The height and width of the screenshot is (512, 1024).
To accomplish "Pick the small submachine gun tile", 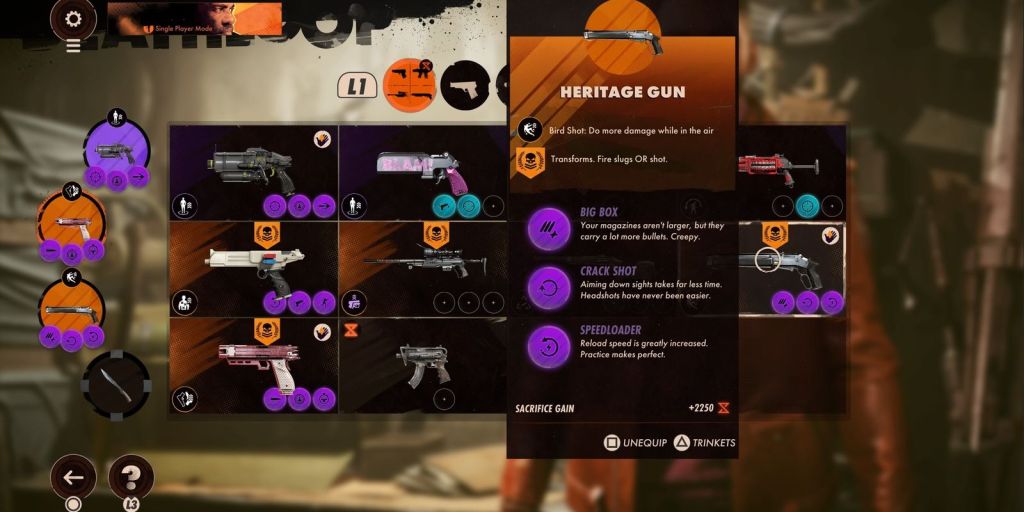I will [422, 365].
